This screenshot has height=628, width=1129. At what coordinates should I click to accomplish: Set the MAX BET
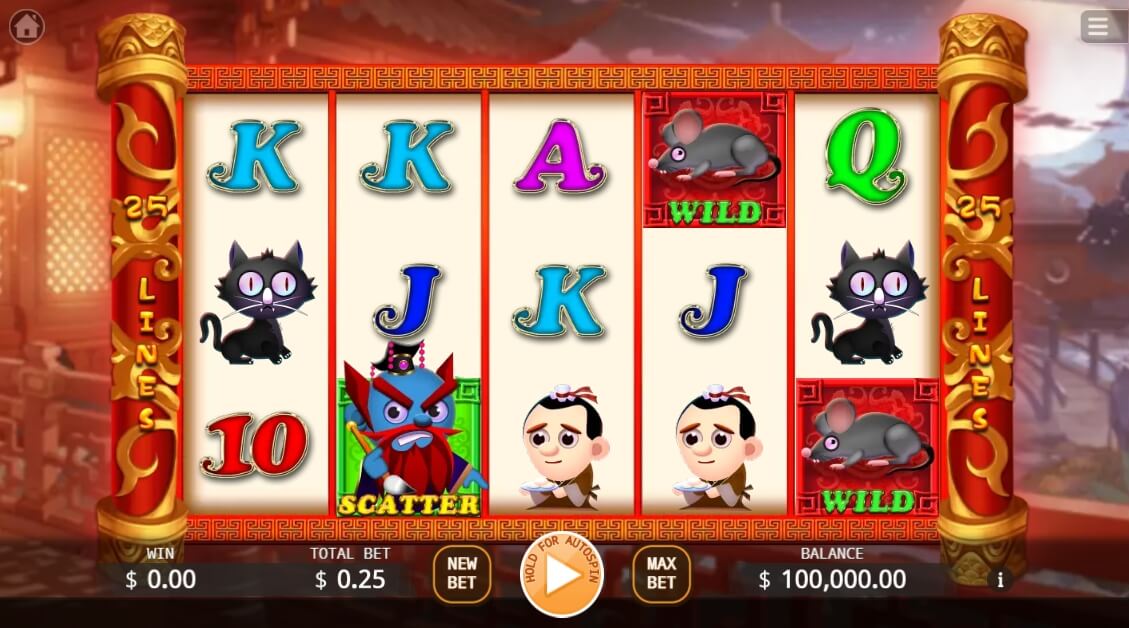tap(661, 574)
